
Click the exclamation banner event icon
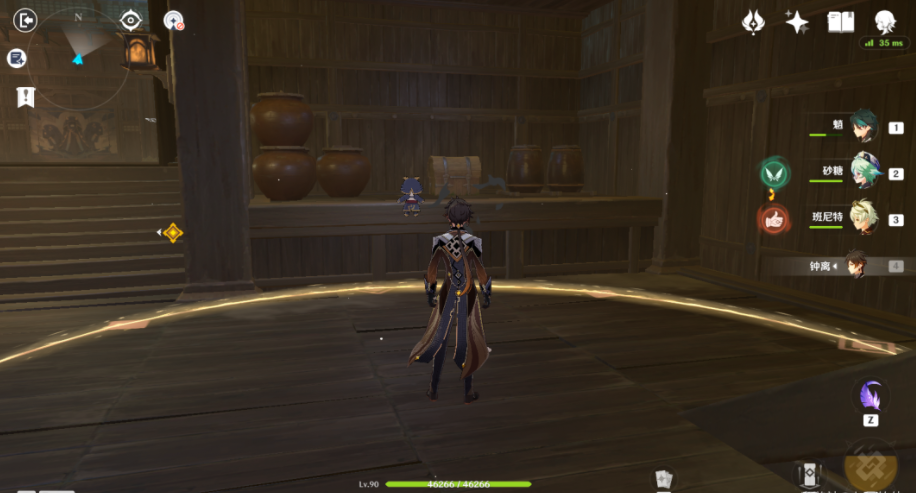pos(25,97)
